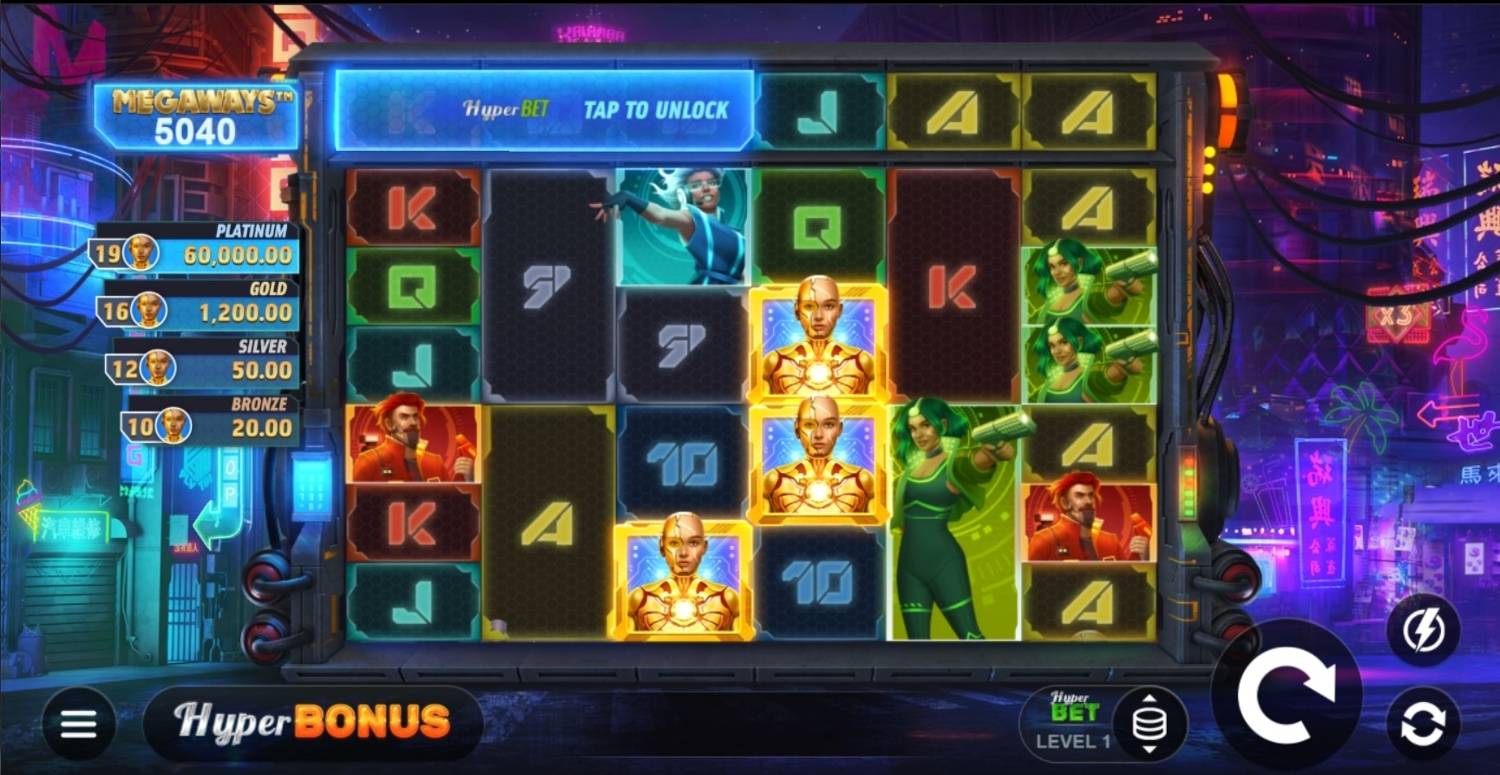Toggle the lightning bolt turbo mode
This screenshot has width=1500, height=775.
pos(1422,630)
